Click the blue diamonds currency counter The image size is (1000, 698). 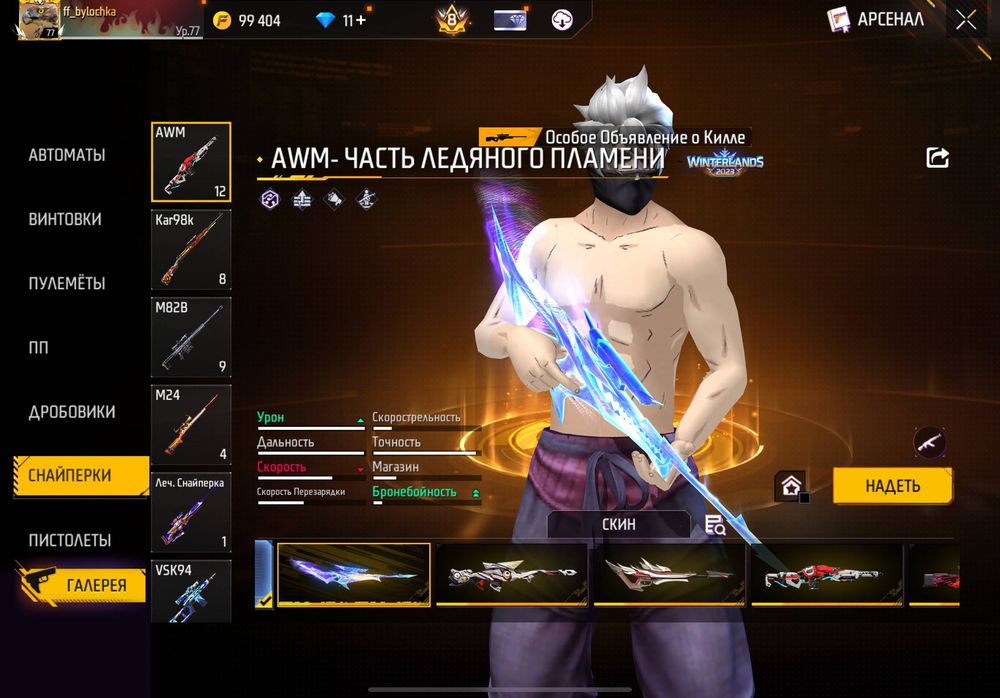pyautogui.click(x=340, y=20)
